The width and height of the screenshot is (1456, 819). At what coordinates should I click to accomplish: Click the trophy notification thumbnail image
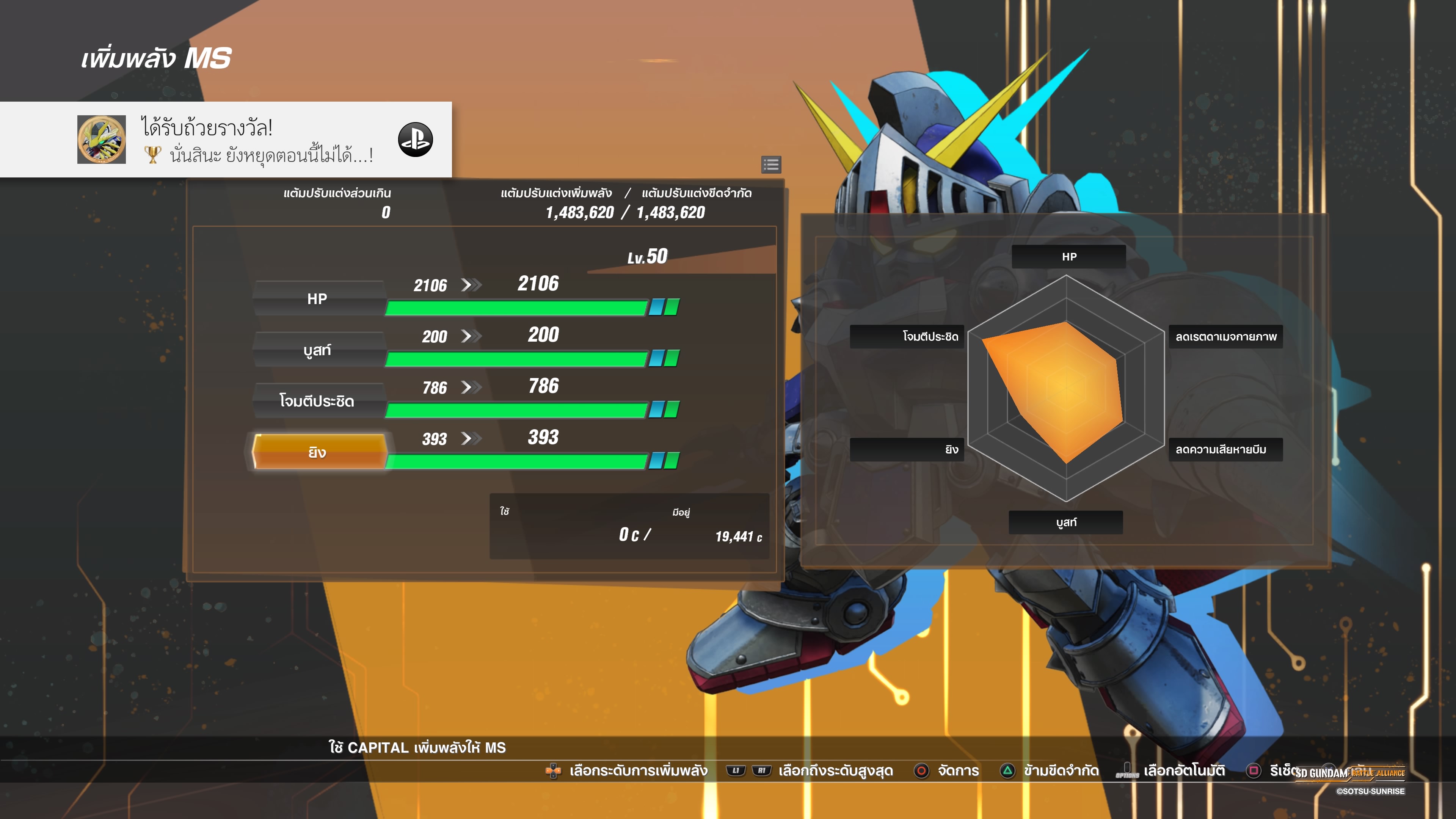[102, 140]
